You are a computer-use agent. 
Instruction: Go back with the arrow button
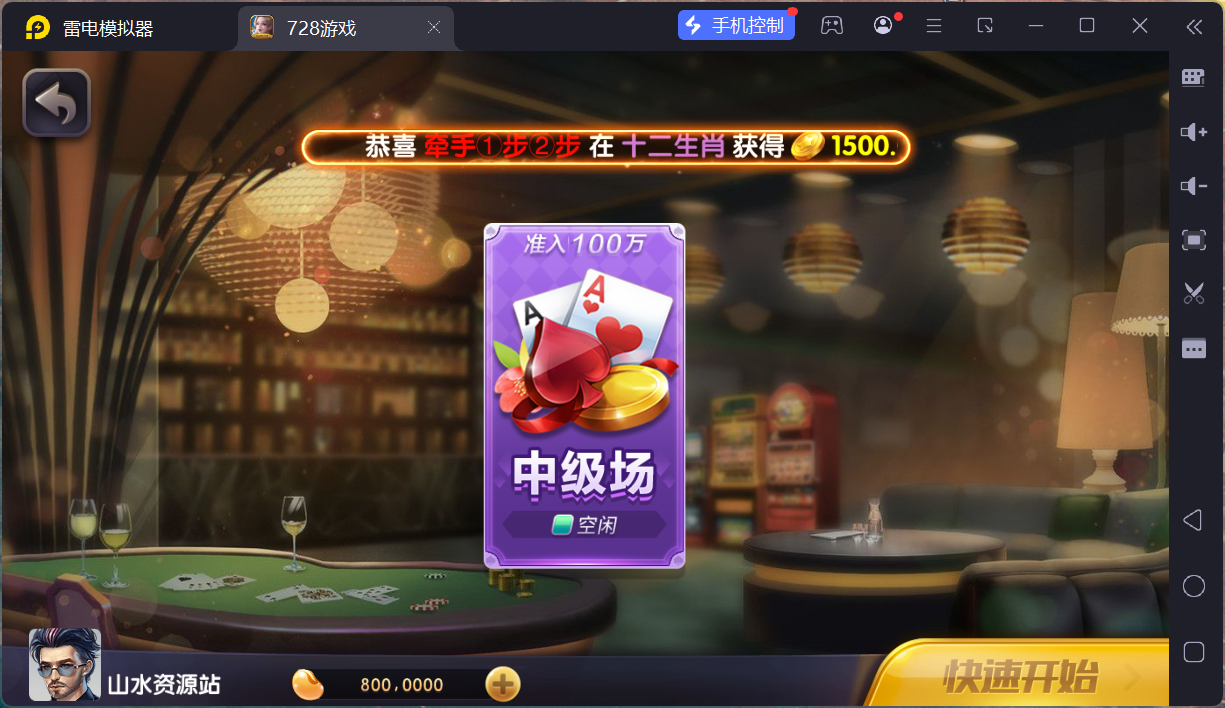click(x=57, y=103)
